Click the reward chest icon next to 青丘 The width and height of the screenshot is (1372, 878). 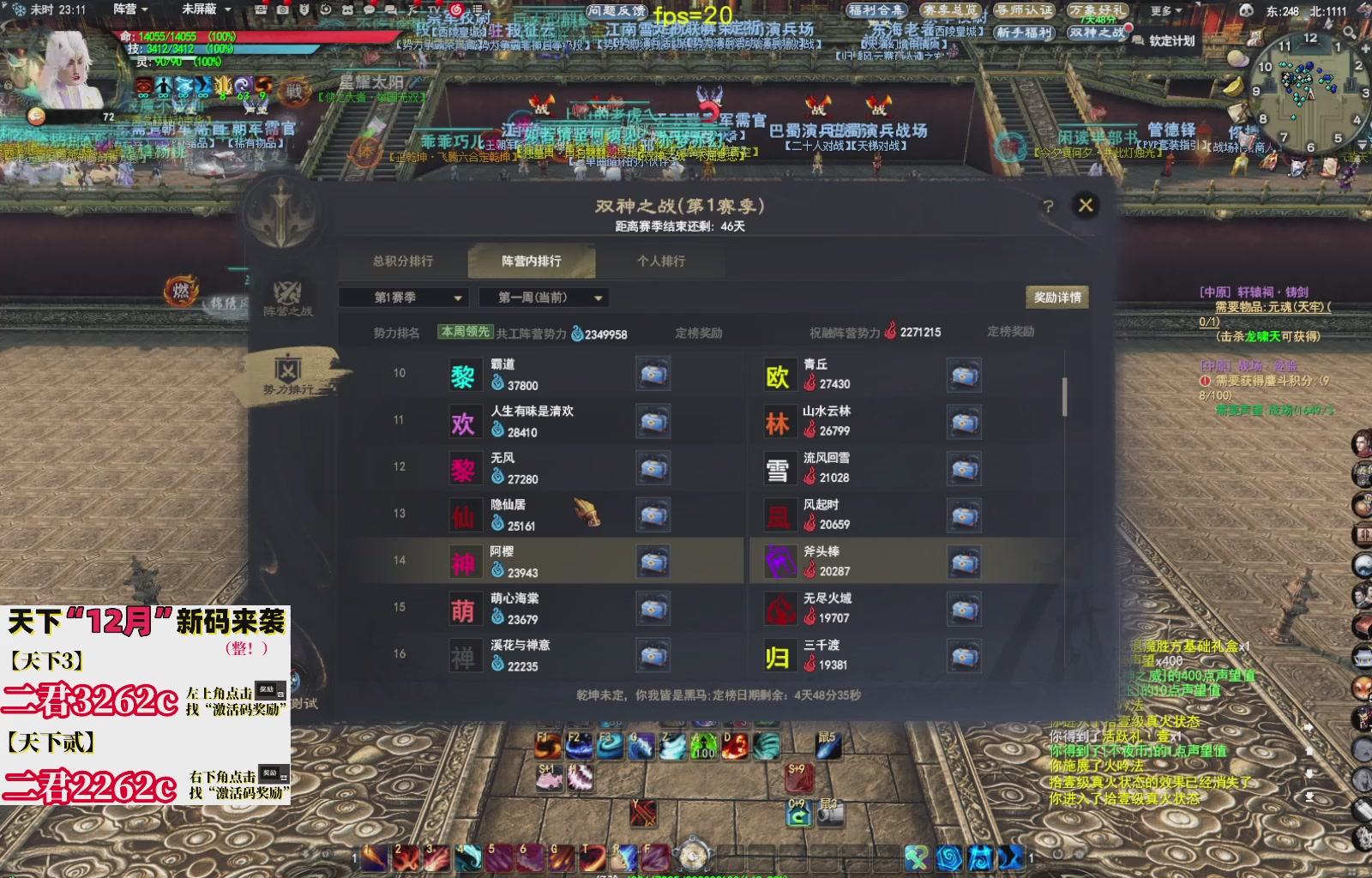964,376
